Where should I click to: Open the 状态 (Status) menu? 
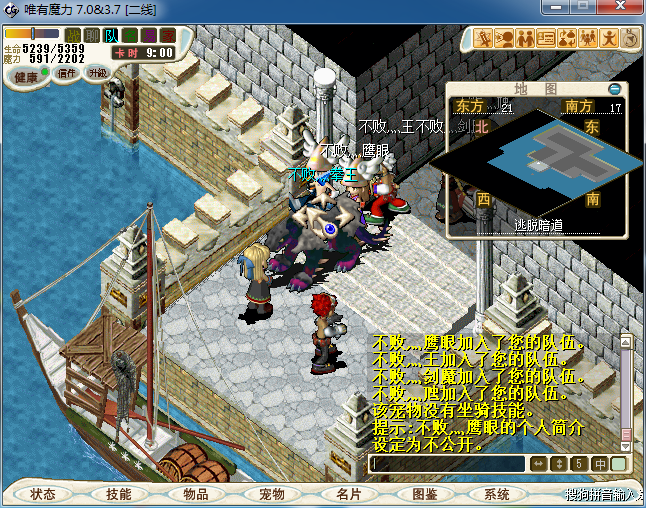[43, 494]
